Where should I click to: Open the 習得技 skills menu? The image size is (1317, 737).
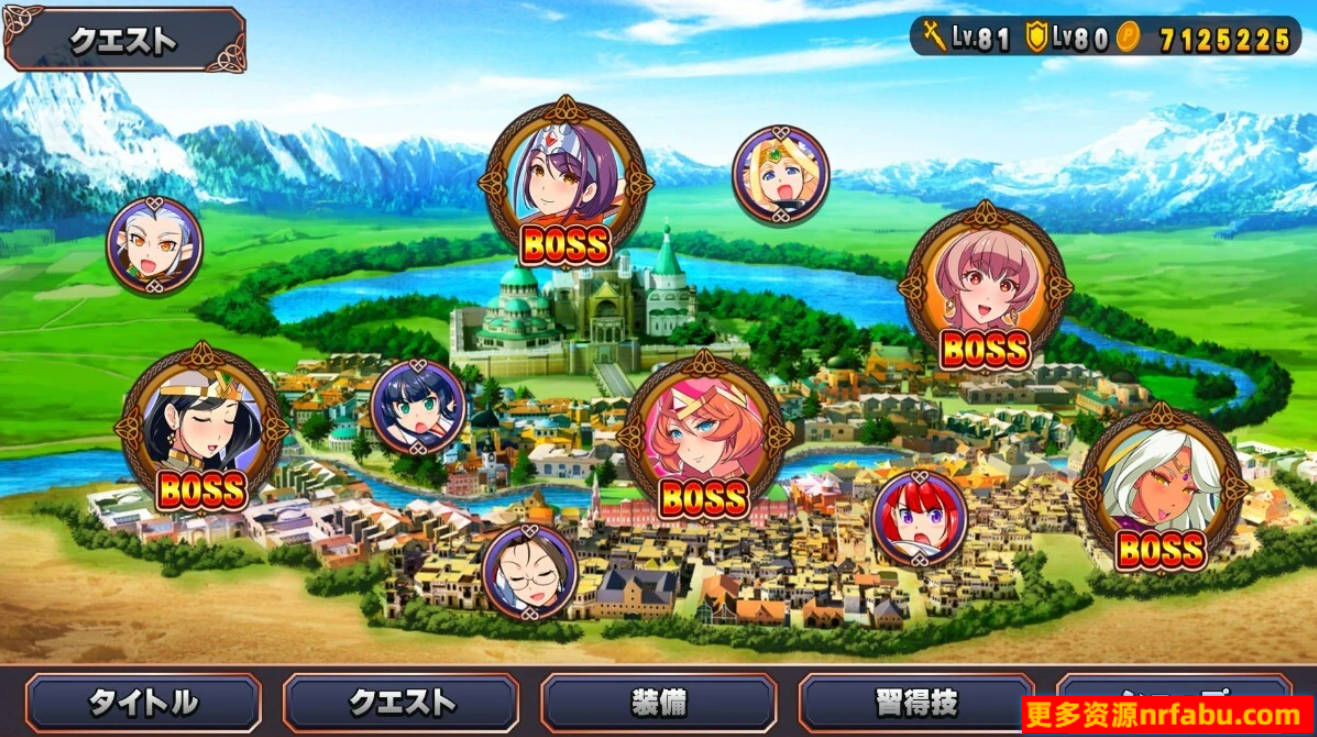tap(915, 704)
